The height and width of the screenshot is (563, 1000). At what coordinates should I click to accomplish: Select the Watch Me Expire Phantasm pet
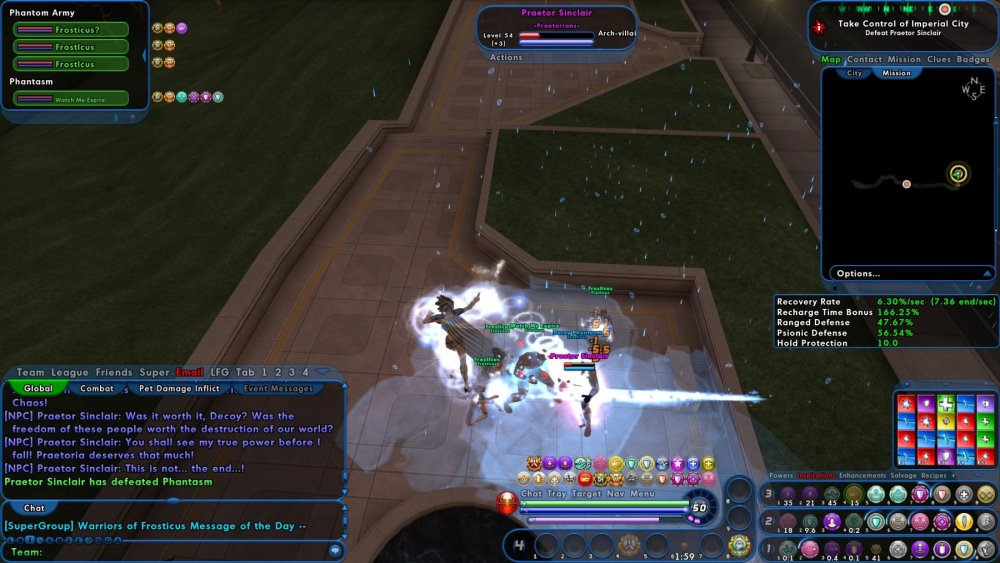click(x=71, y=98)
